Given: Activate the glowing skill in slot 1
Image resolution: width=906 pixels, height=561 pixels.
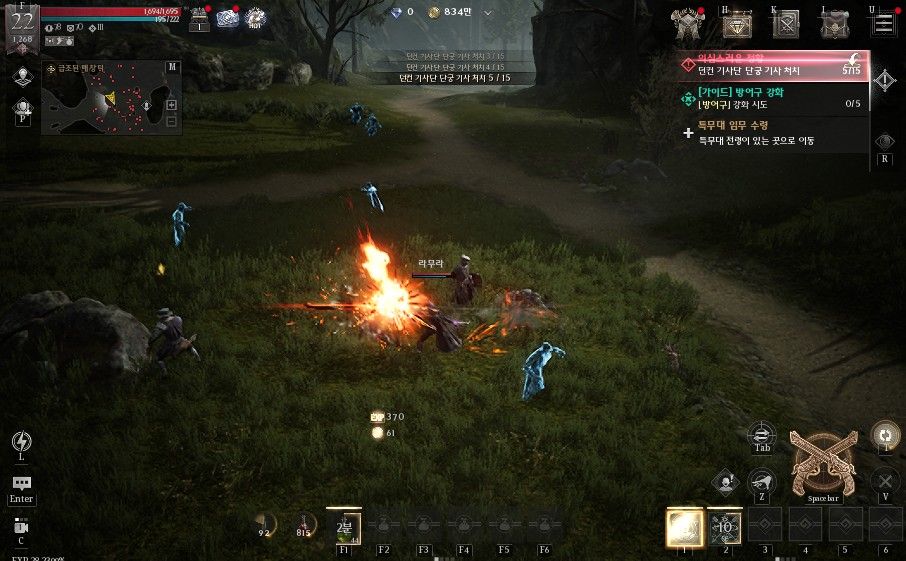Looking at the screenshot, I should coord(685,526).
